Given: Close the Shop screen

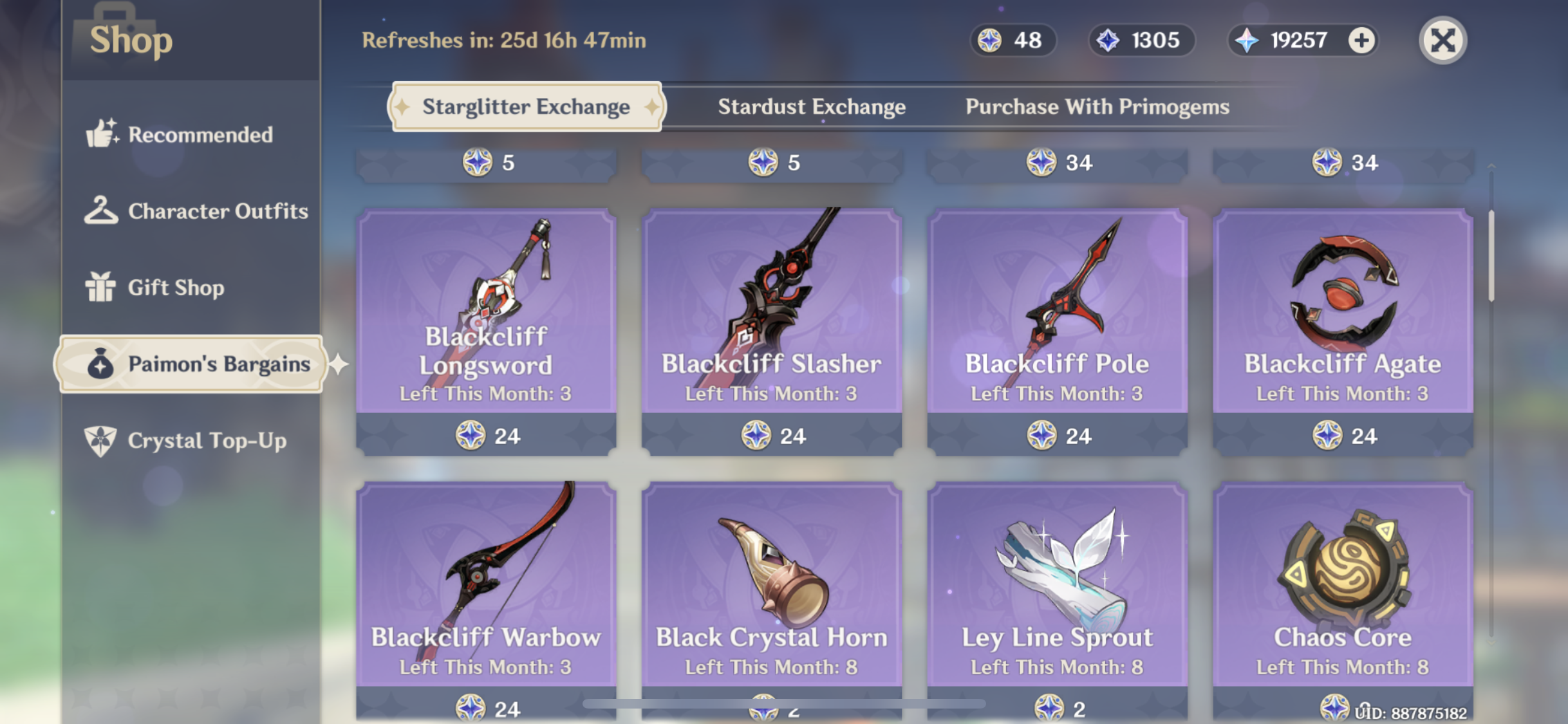Looking at the screenshot, I should pos(1444,41).
